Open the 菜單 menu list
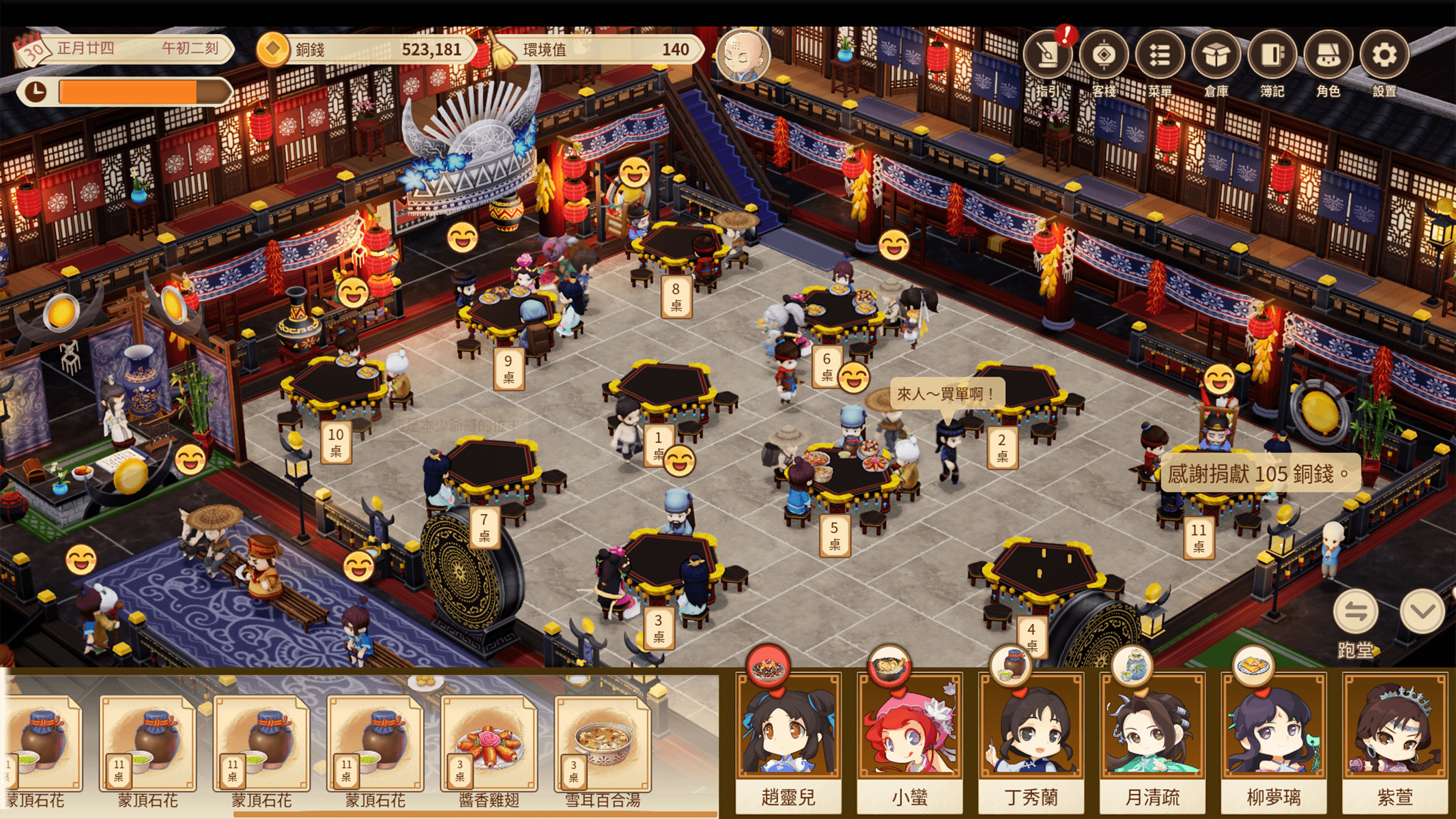The width and height of the screenshot is (1456, 819). click(1159, 56)
